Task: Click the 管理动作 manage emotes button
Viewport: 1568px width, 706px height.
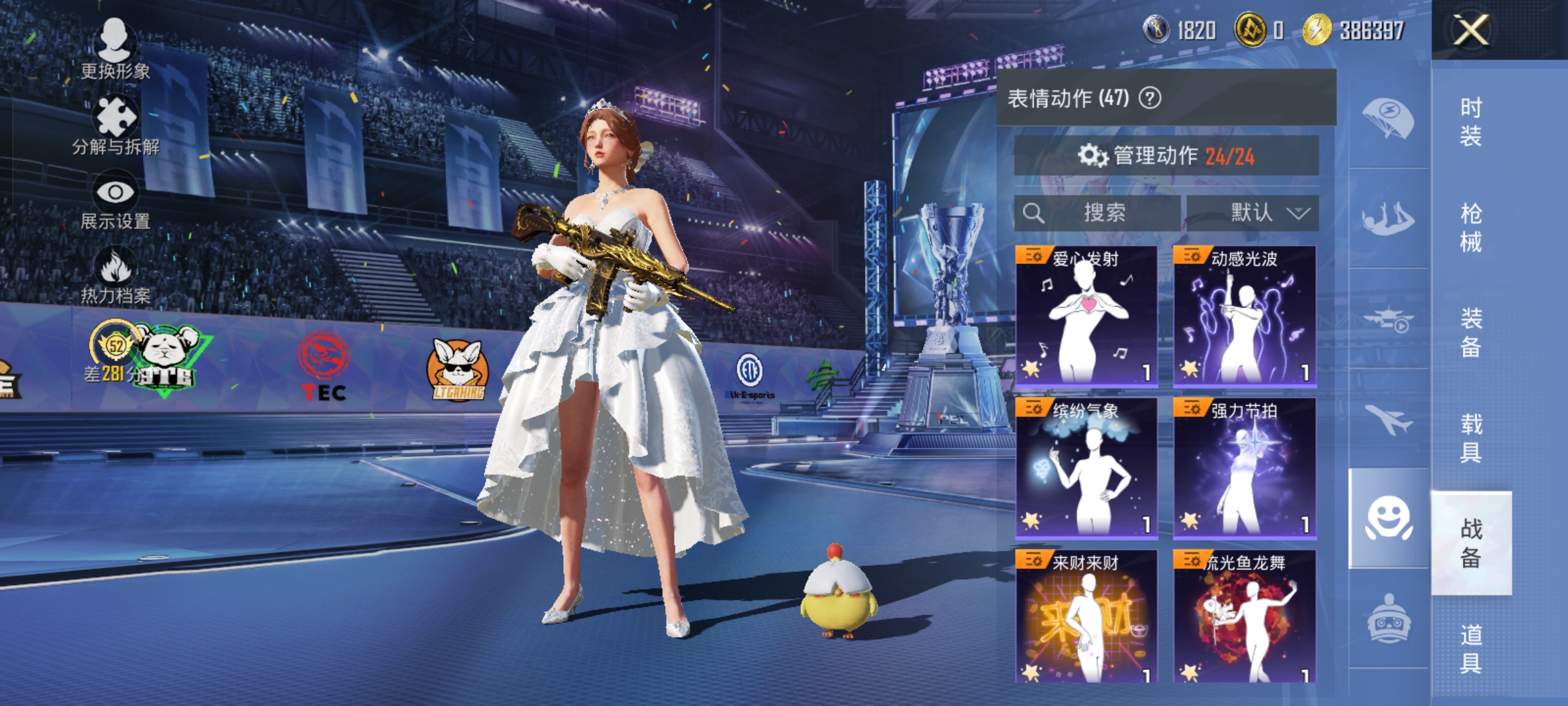Action: [1166, 156]
